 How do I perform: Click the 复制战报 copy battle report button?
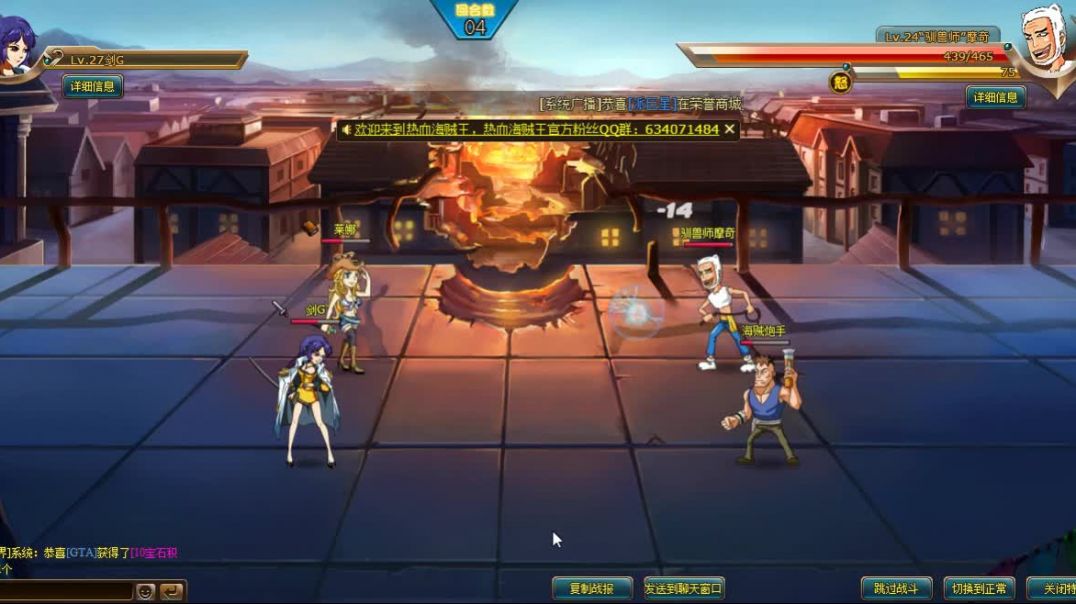coord(592,588)
